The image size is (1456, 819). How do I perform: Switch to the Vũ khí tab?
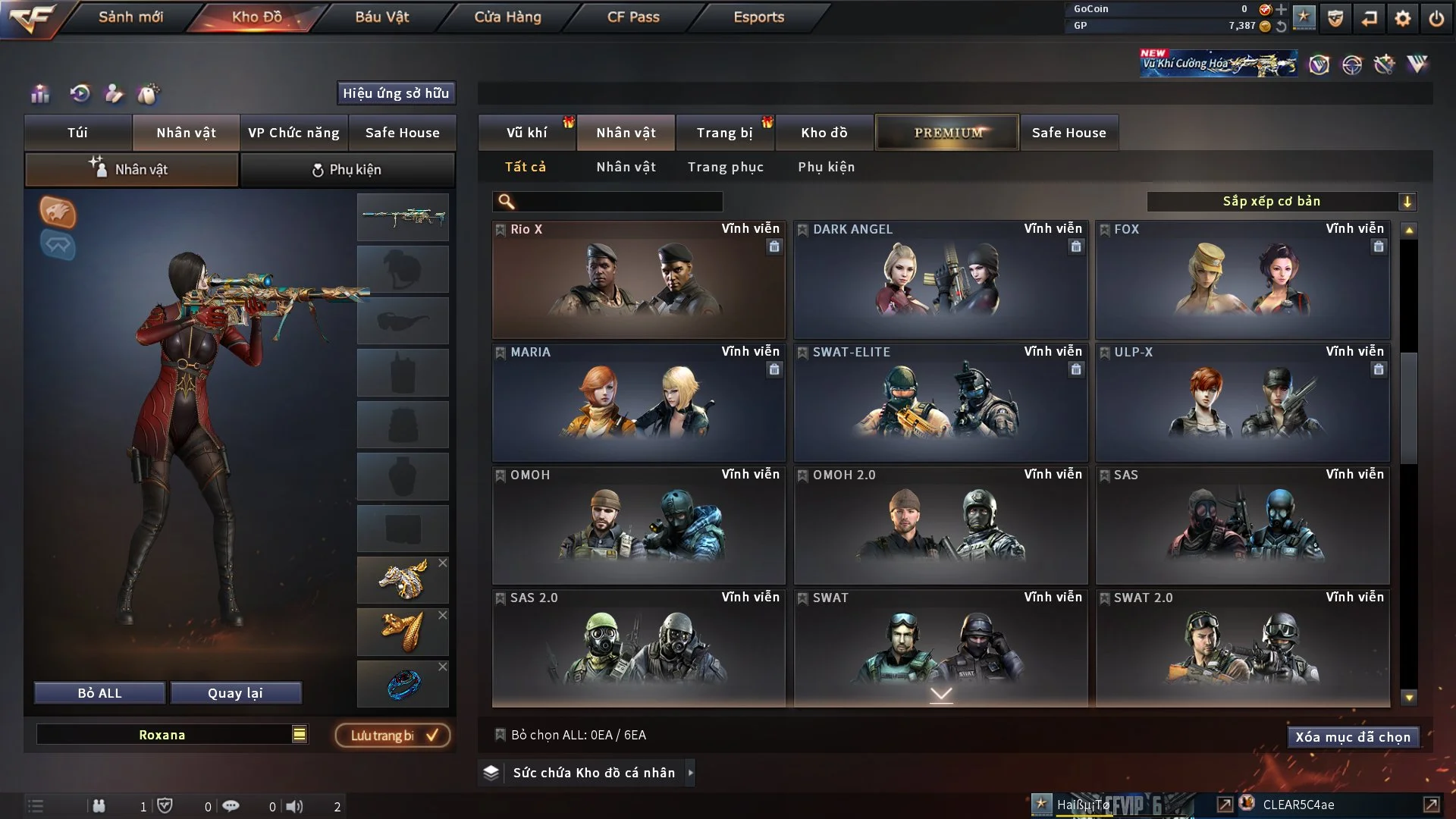tap(526, 133)
